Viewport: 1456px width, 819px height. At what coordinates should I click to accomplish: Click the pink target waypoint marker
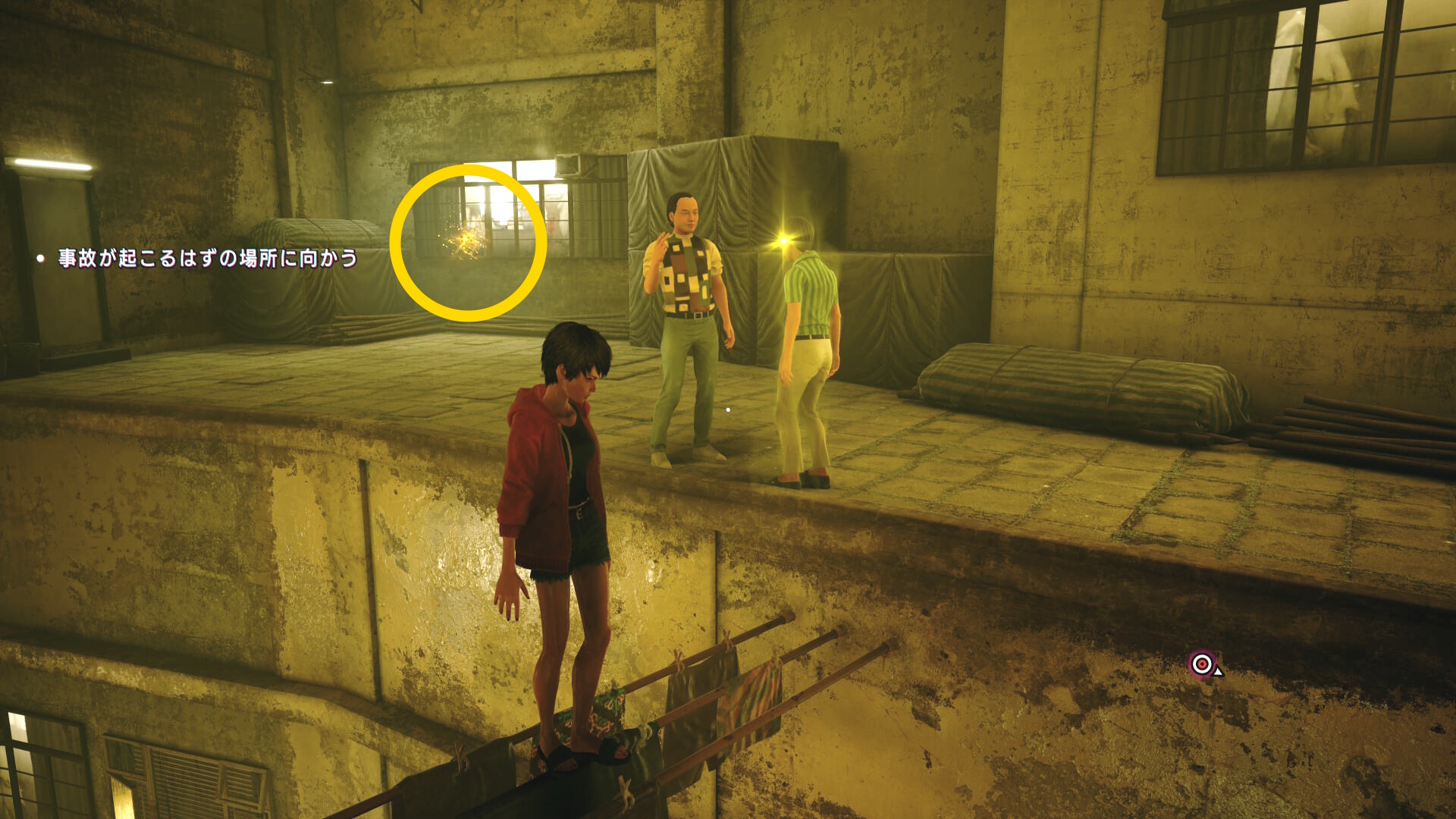click(x=1202, y=664)
